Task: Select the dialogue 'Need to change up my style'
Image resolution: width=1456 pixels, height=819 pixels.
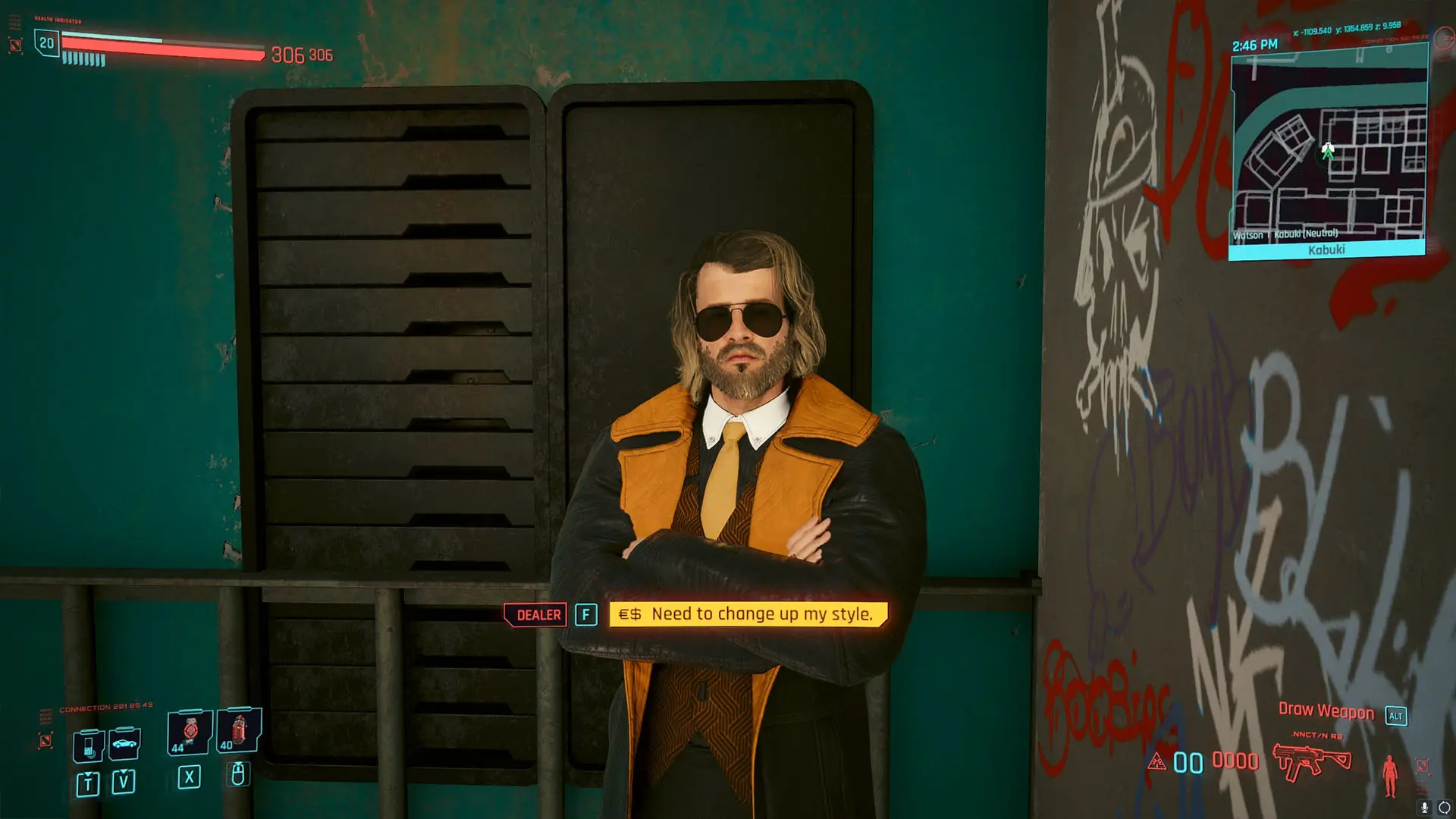Action: coord(747,614)
